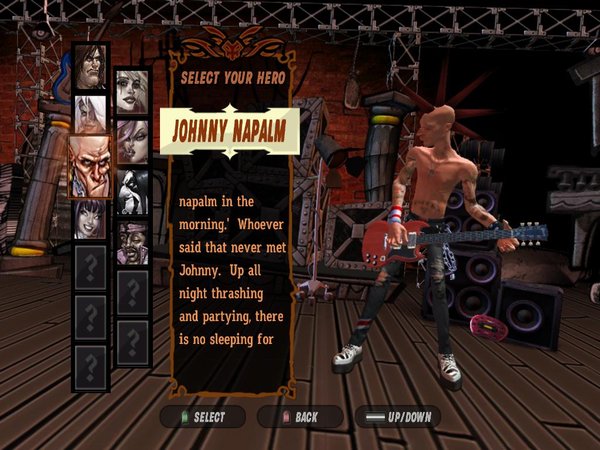Choose the afro and mustache man portrait

132,241
